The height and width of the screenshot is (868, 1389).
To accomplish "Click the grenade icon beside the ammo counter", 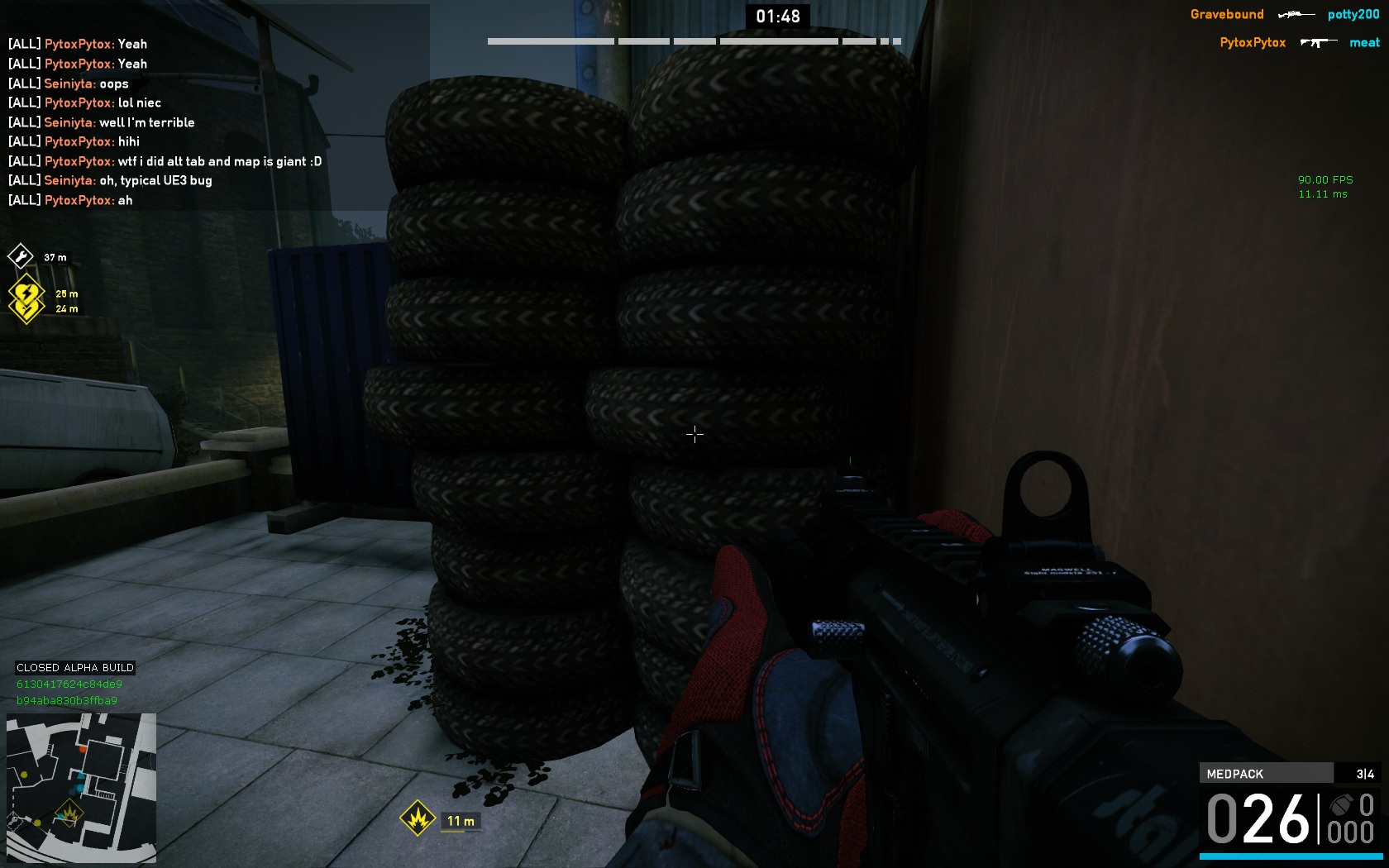I will [1341, 804].
